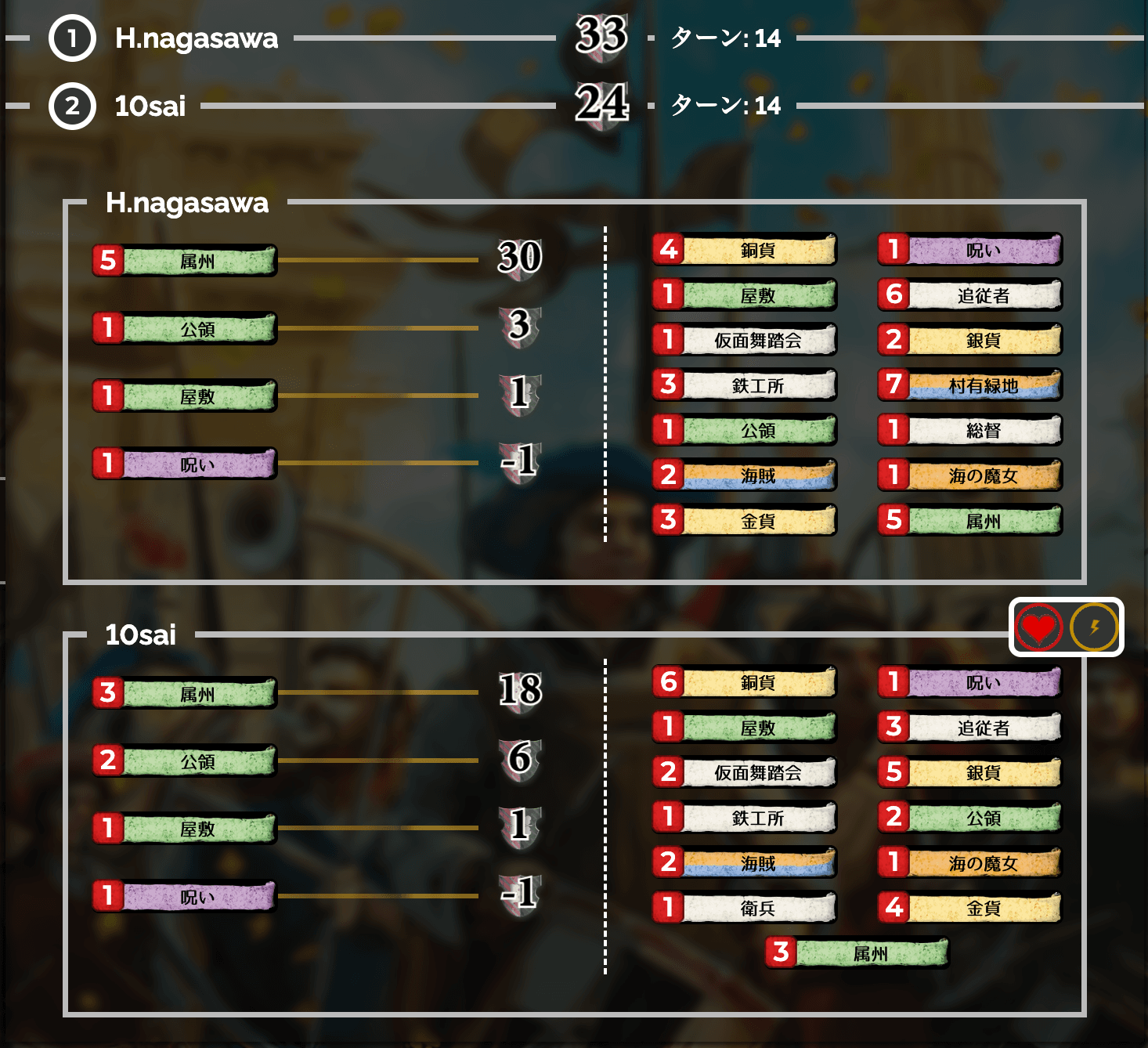This screenshot has width=1148, height=1048.
Task: Click the -1 shield beside H.nagasawa's 呪い
Action: [x=518, y=463]
